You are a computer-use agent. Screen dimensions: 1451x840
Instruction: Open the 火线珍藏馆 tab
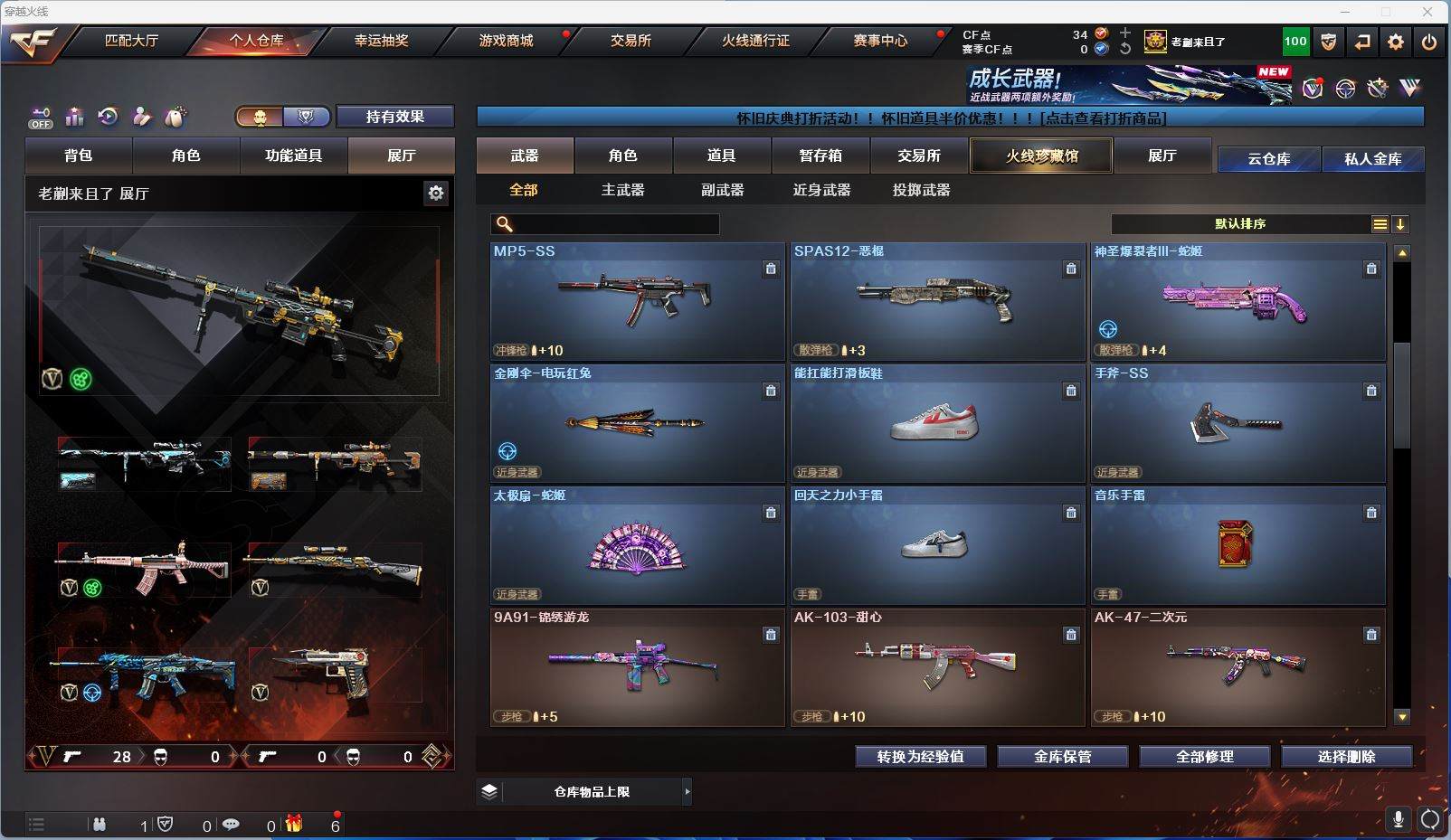click(1041, 156)
